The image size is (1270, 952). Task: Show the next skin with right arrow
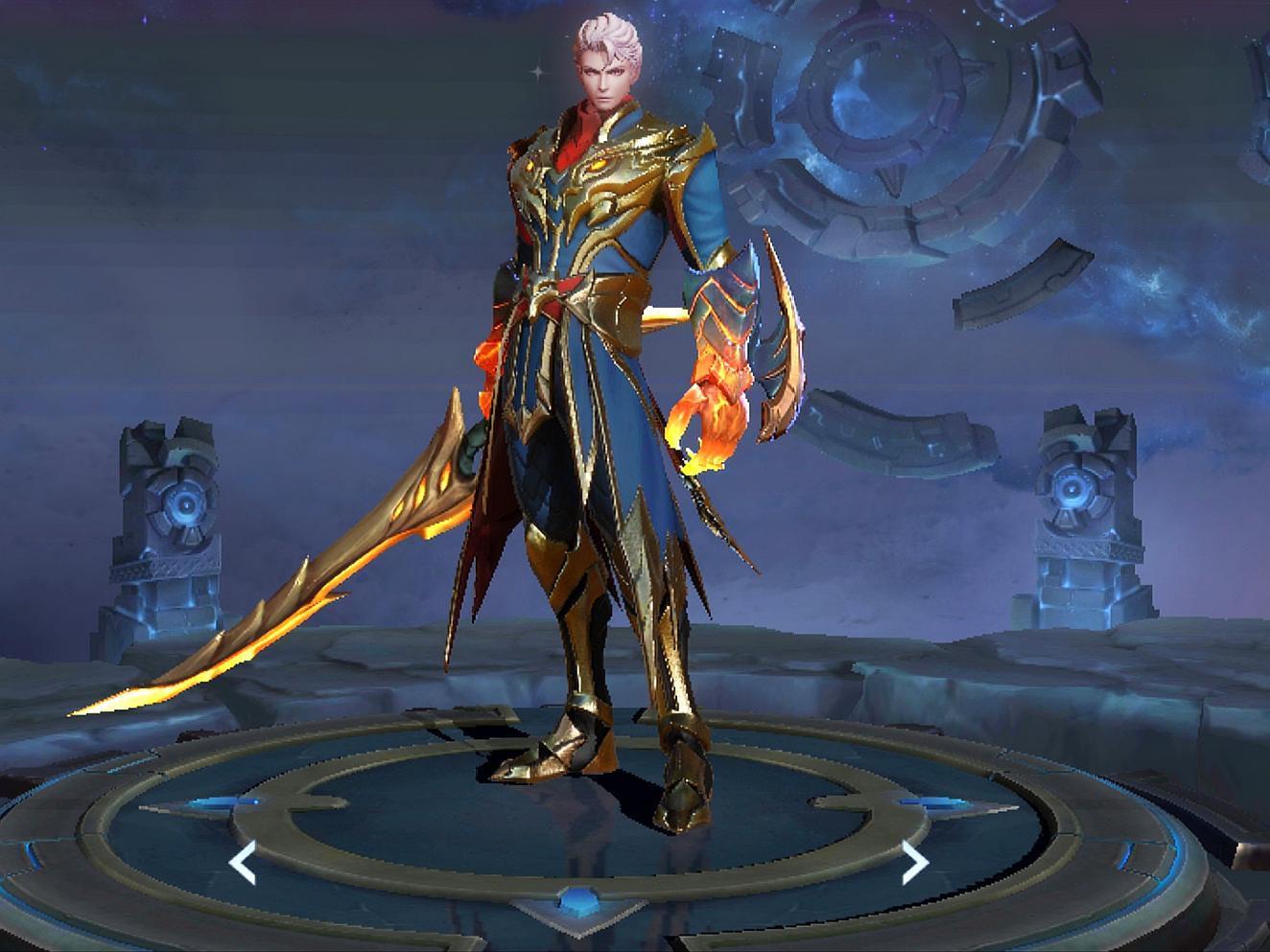[x=915, y=864]
